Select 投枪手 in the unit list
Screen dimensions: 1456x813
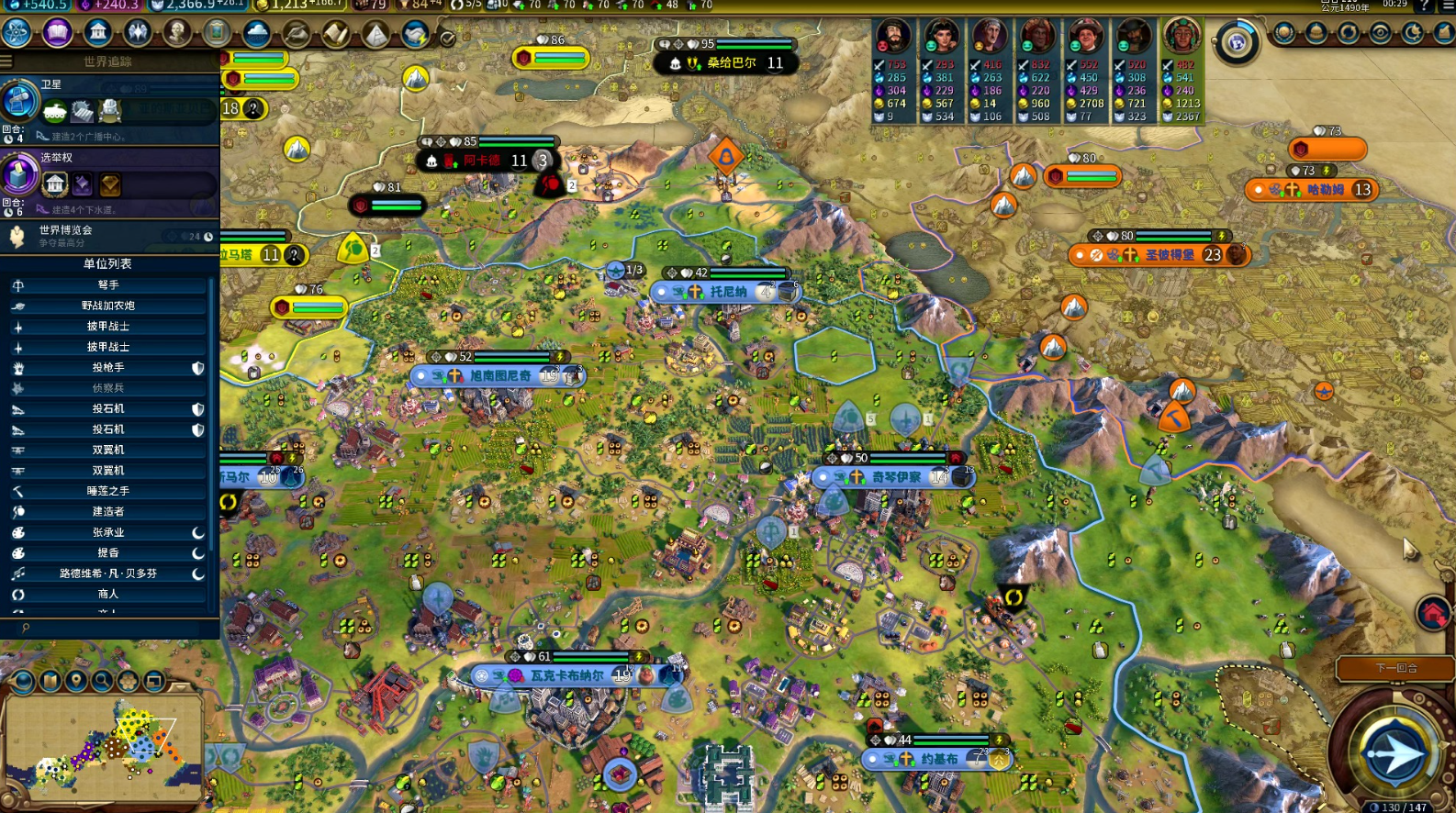click(108, 368)
